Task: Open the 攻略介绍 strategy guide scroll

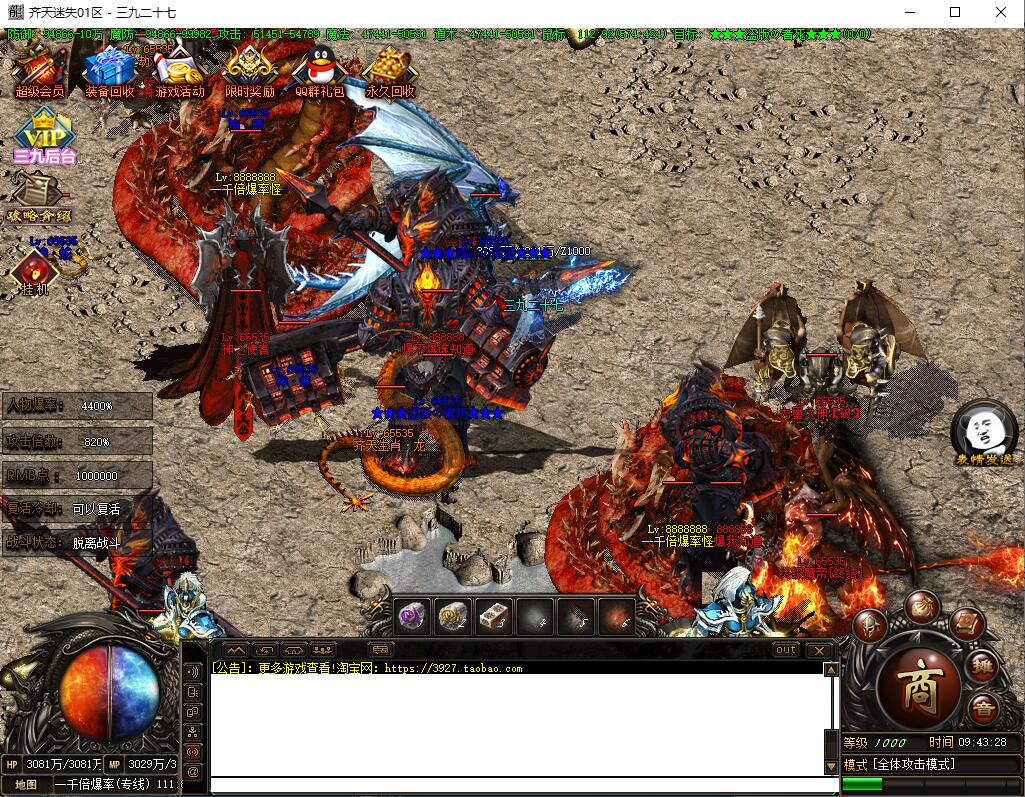Action: click(38, 197)
